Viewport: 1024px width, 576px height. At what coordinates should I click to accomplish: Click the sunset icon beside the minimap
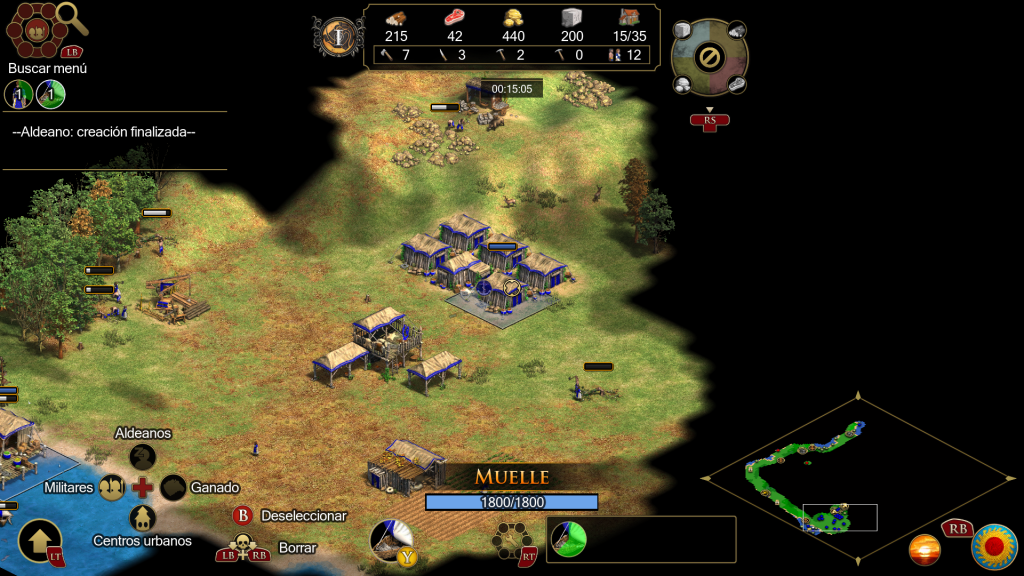click(x=924, y=549)
